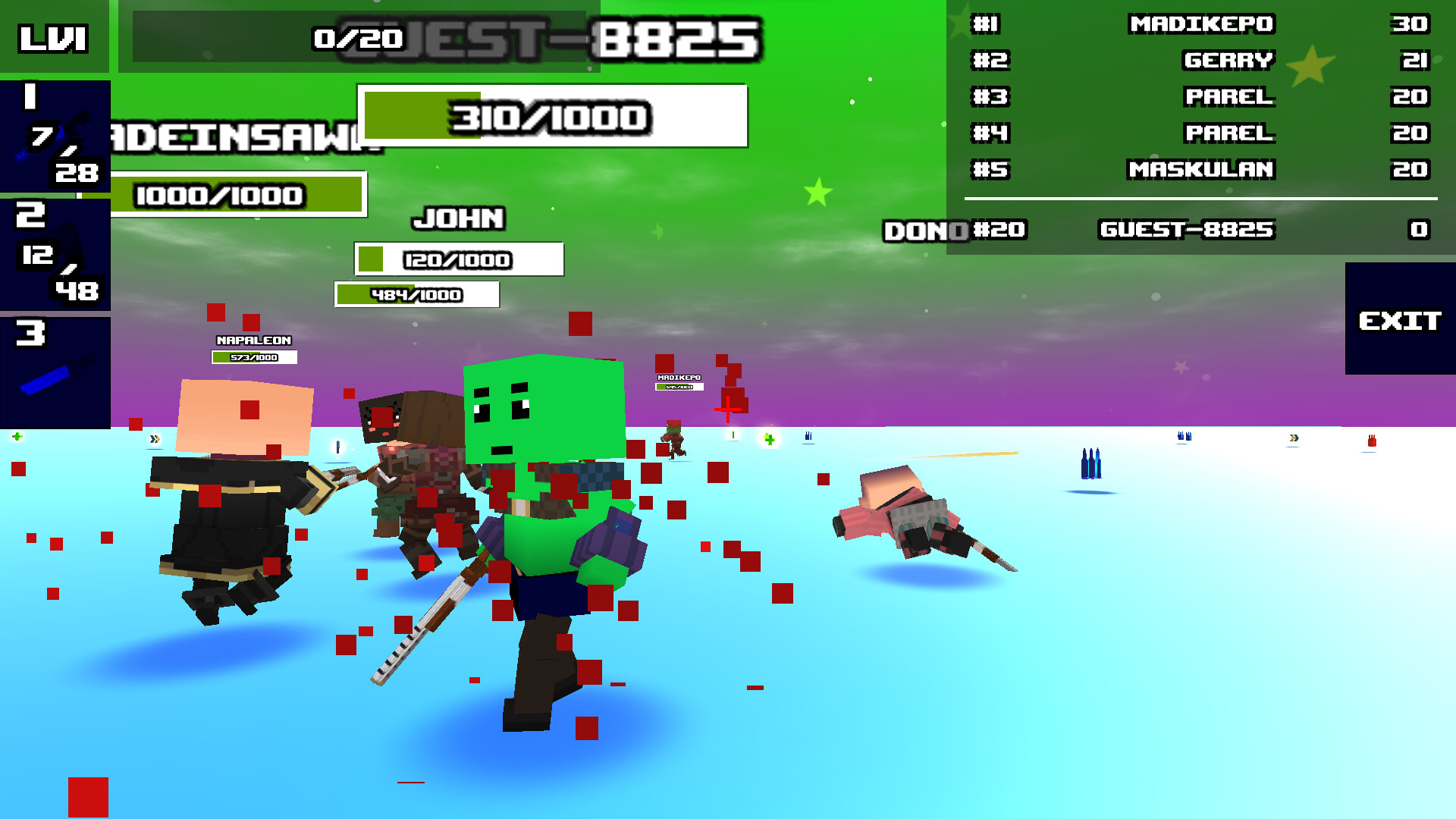Click the GUEST-8825 rank #20 row
This screenshot has height=819, width=1456.
click(1187, 230)
